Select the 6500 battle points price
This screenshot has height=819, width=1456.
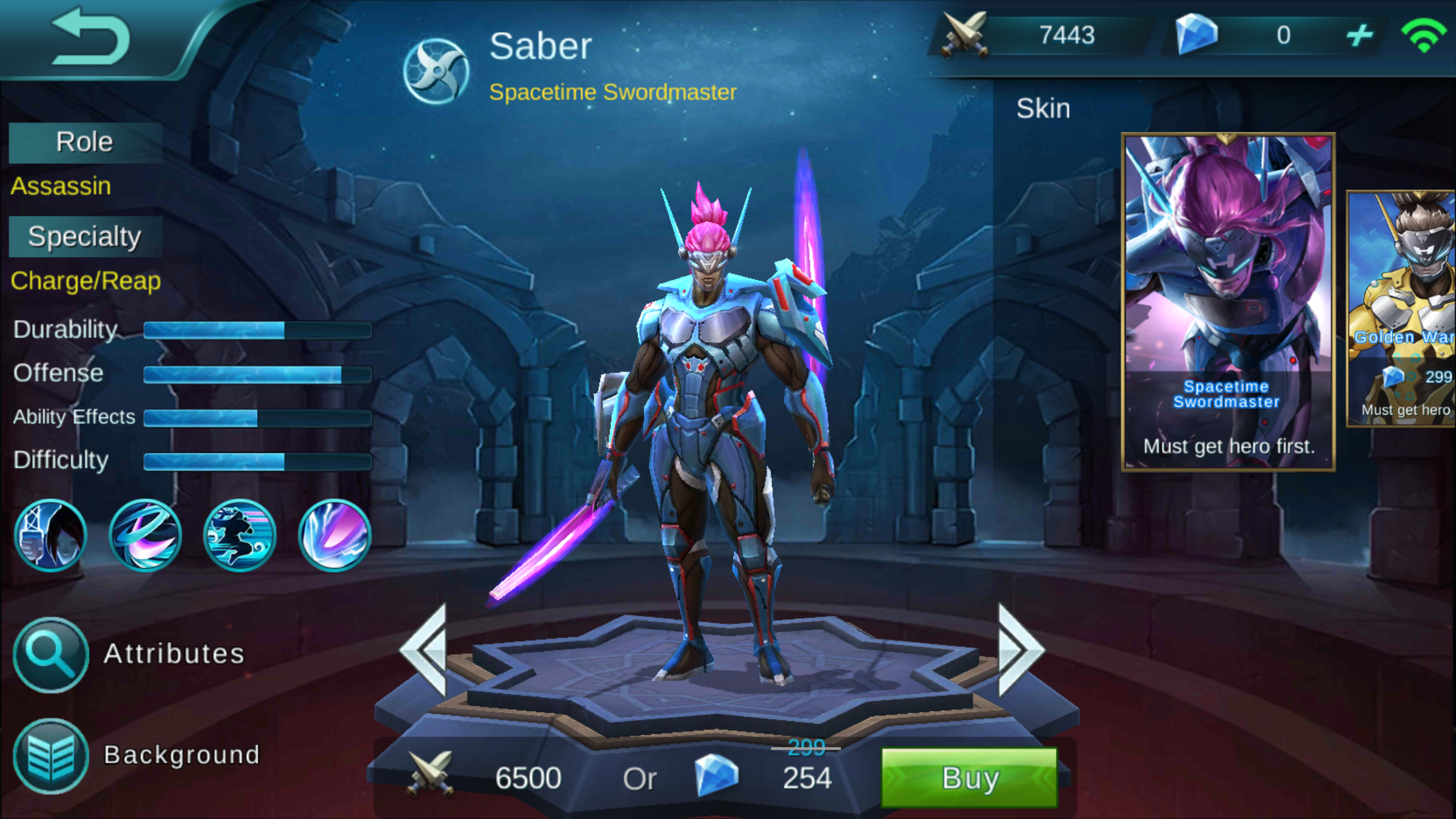point(529,778)
